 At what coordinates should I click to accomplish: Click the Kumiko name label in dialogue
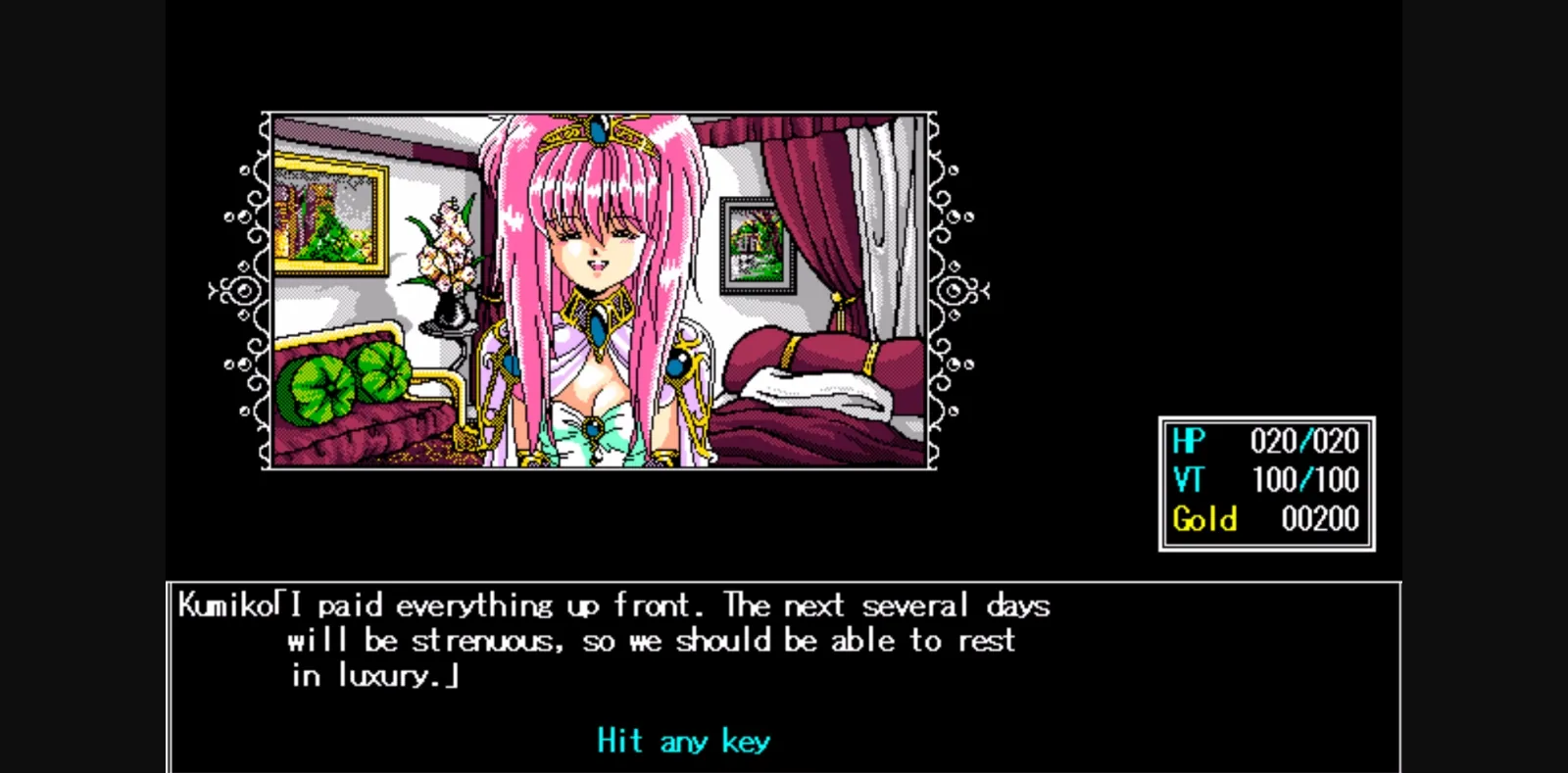coord(227,604)
